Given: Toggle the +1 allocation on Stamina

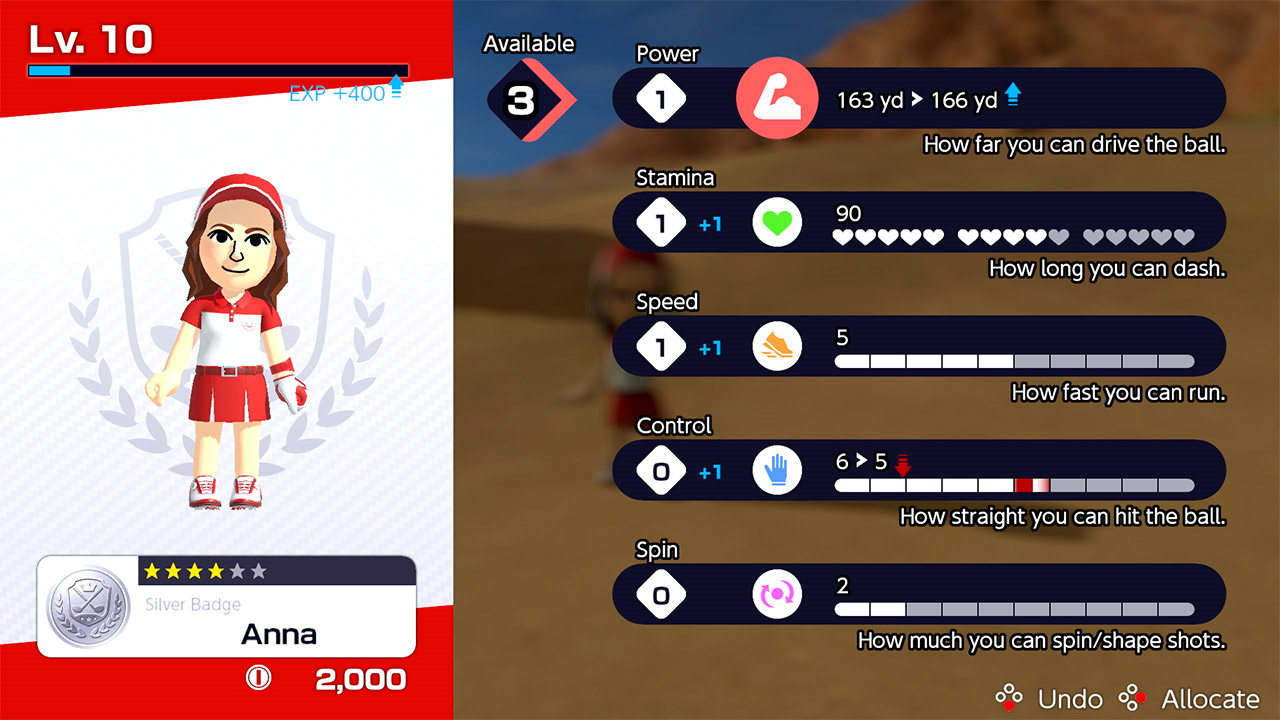Looking at the screenshot, I should tap(709, 225).
